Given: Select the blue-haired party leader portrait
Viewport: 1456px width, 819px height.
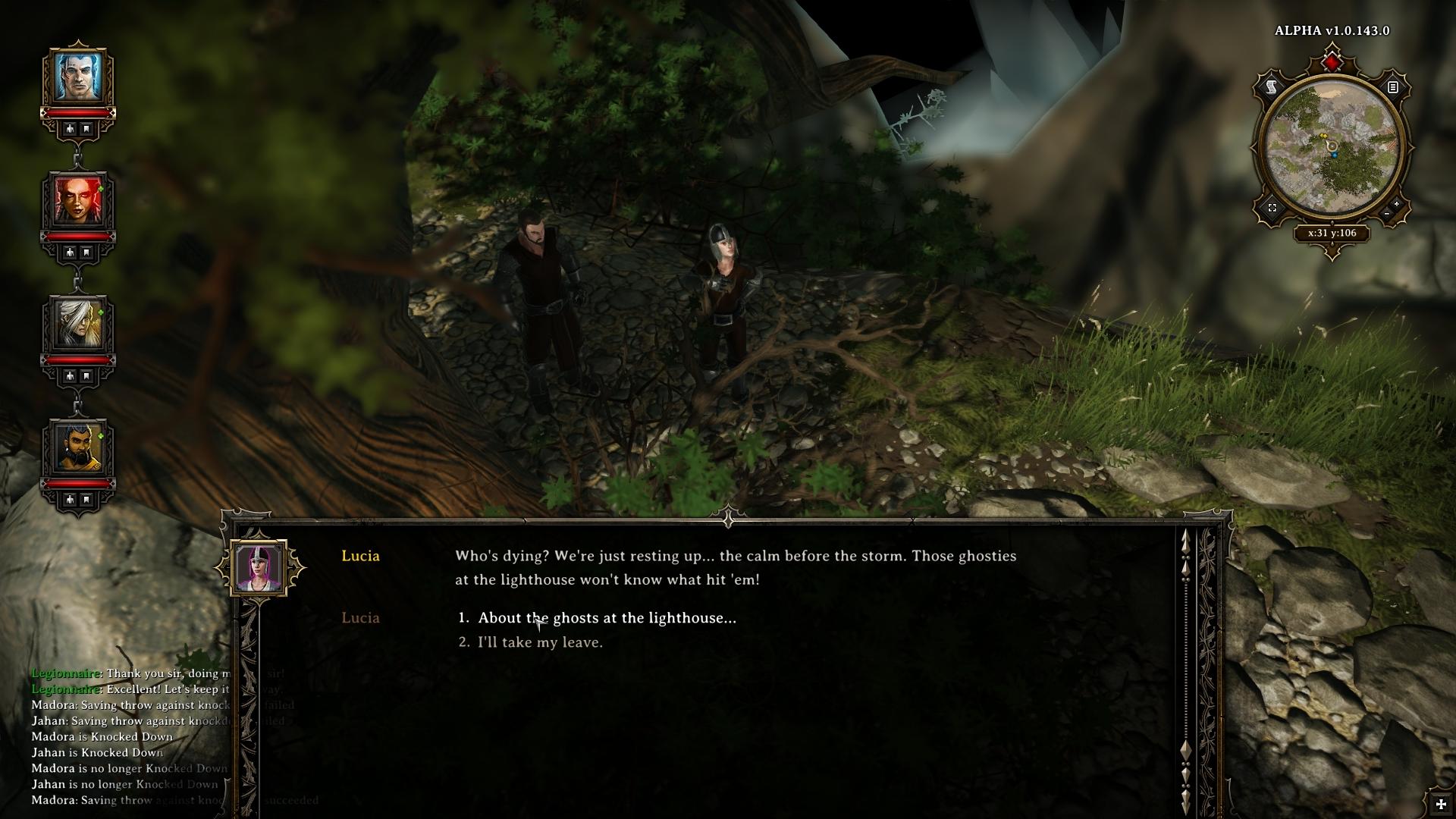Looking at the screenshot, I should pyautogui.click(x=77, y=77).
